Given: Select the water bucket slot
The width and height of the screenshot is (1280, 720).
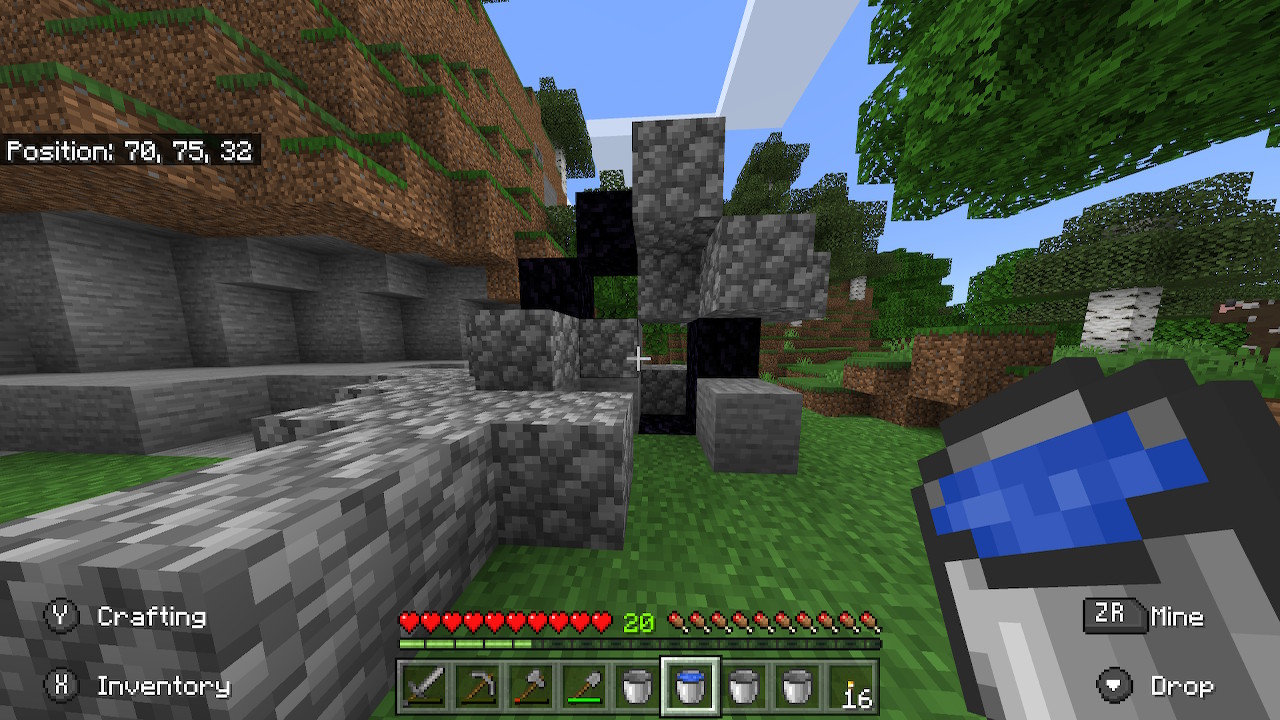Looking at the screenshot, I should (691, 687).
